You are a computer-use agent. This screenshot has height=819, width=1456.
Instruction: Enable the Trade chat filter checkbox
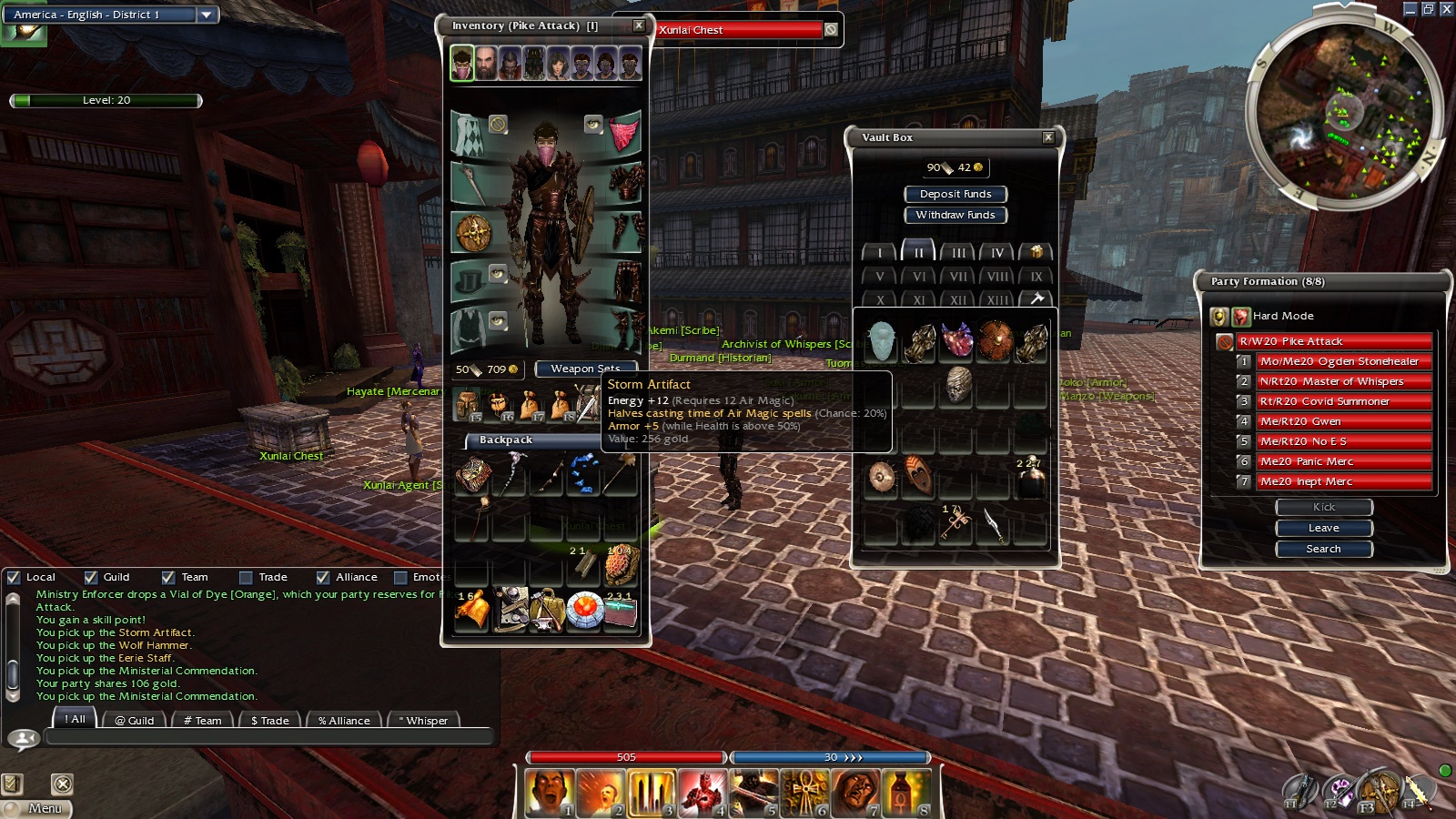246,577
